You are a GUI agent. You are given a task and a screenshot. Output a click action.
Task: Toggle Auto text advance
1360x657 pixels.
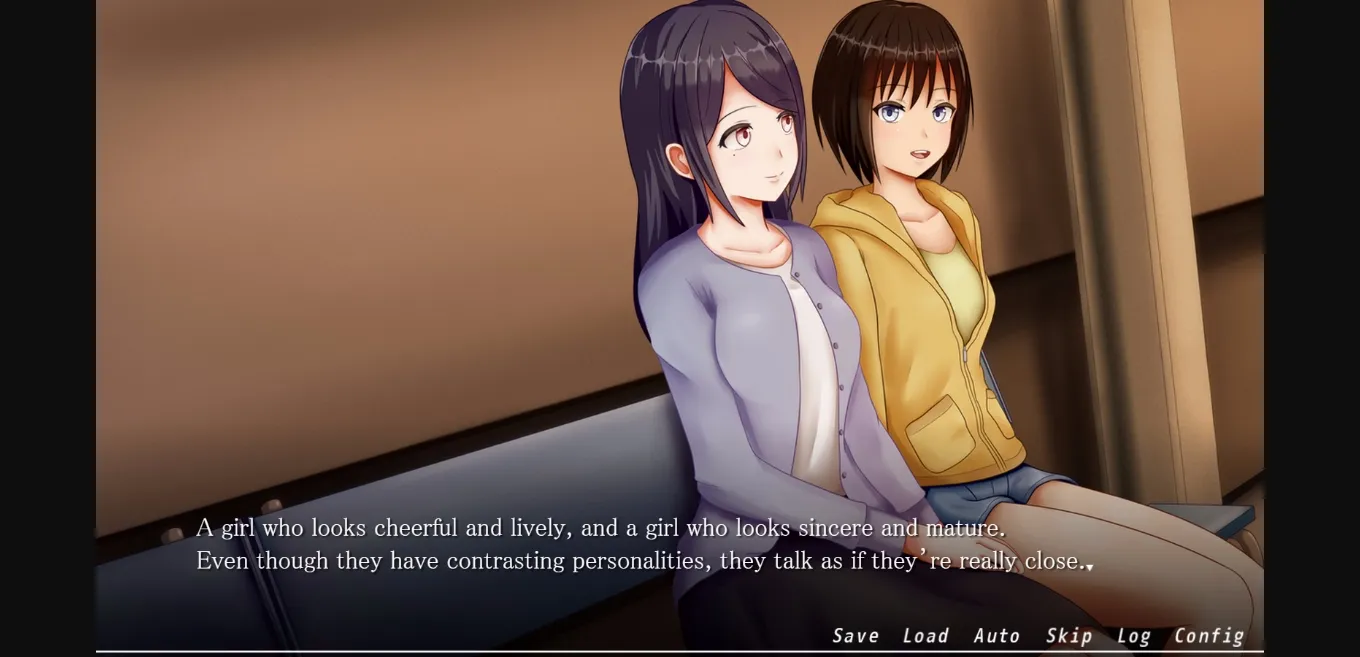[x=996, y=636]
